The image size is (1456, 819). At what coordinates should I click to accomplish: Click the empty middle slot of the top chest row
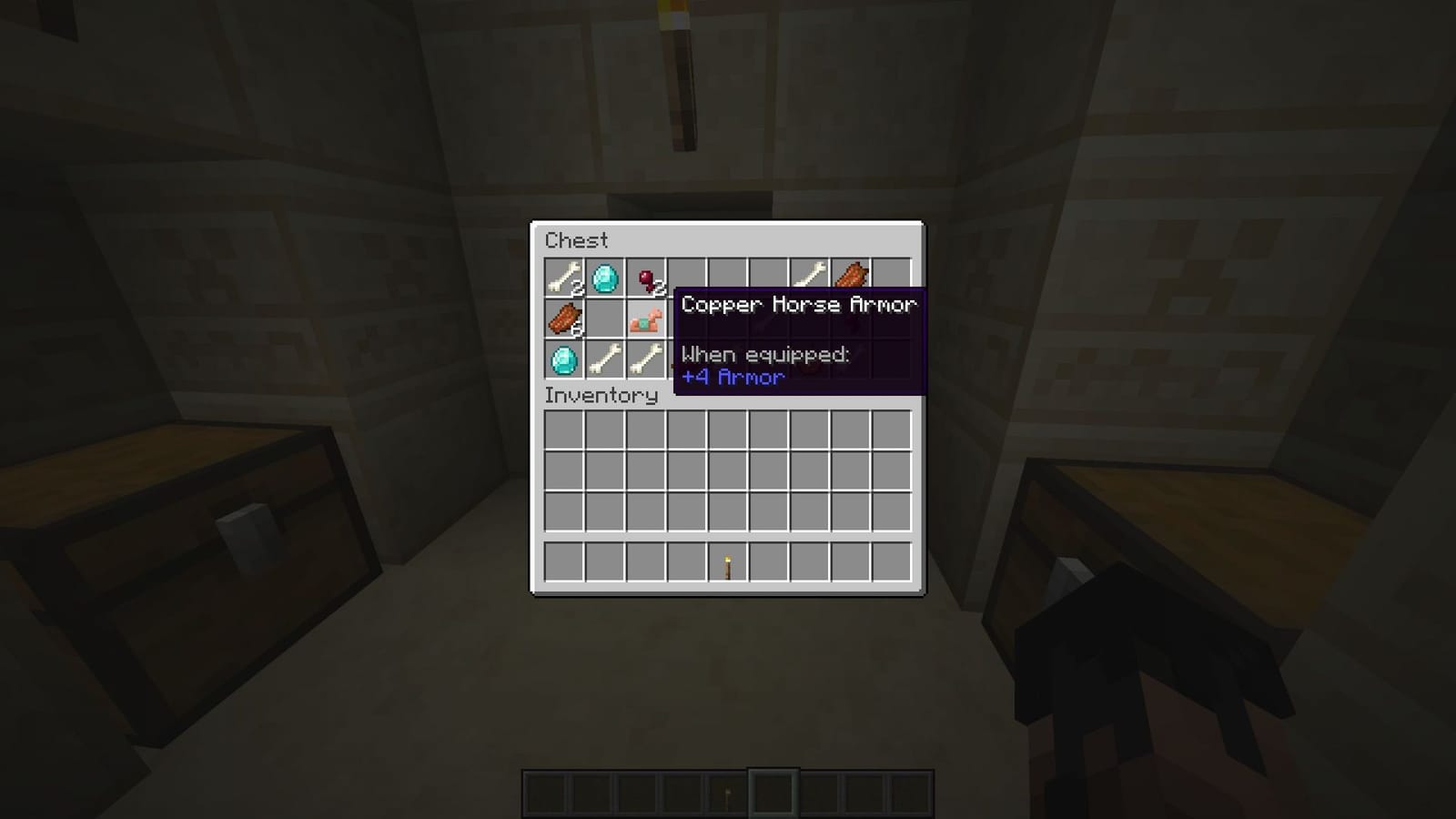coord(727,279)
